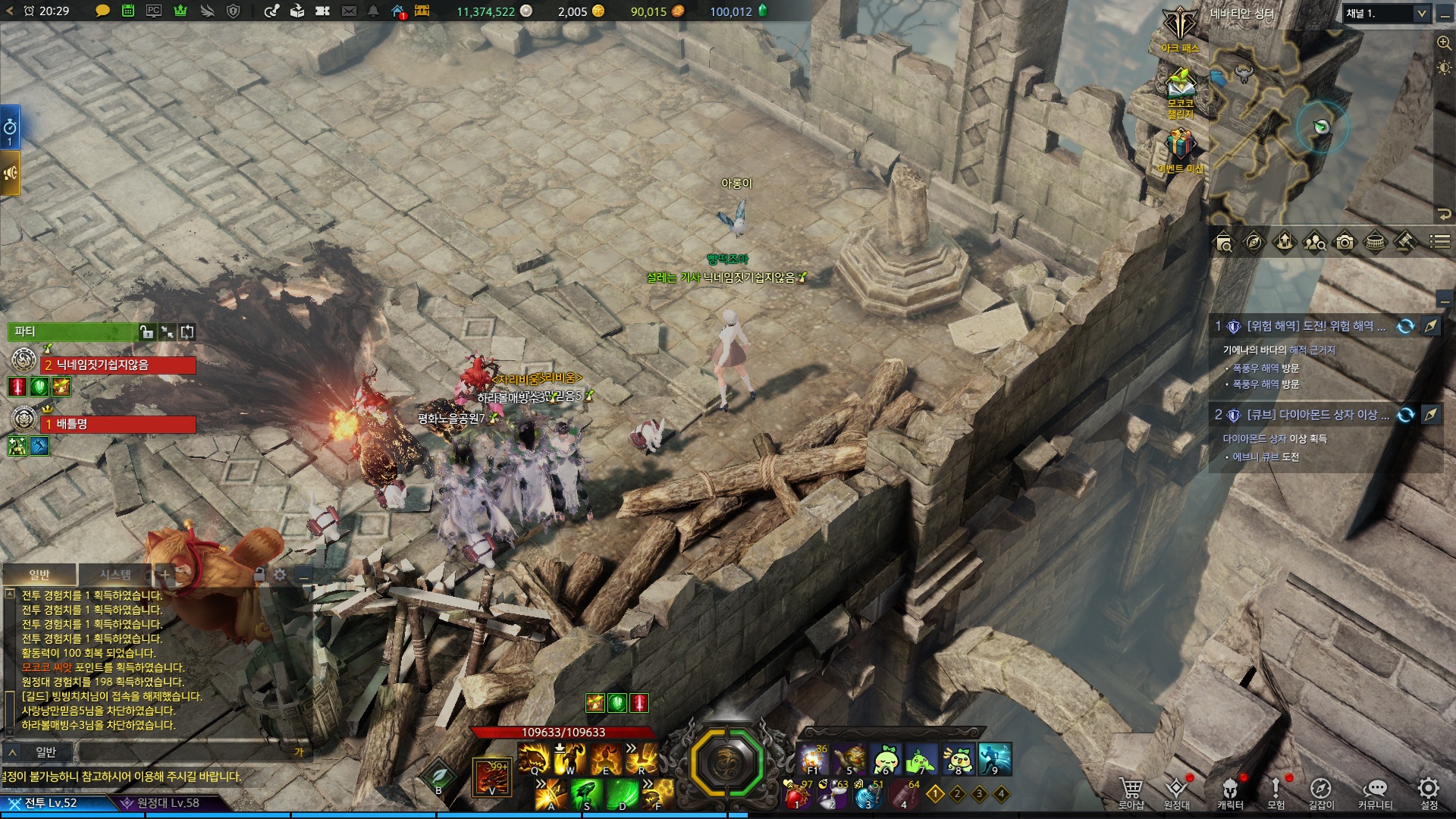Open the auction gavel button below the minimap
1456x819 pixels.
(1405, 242)
